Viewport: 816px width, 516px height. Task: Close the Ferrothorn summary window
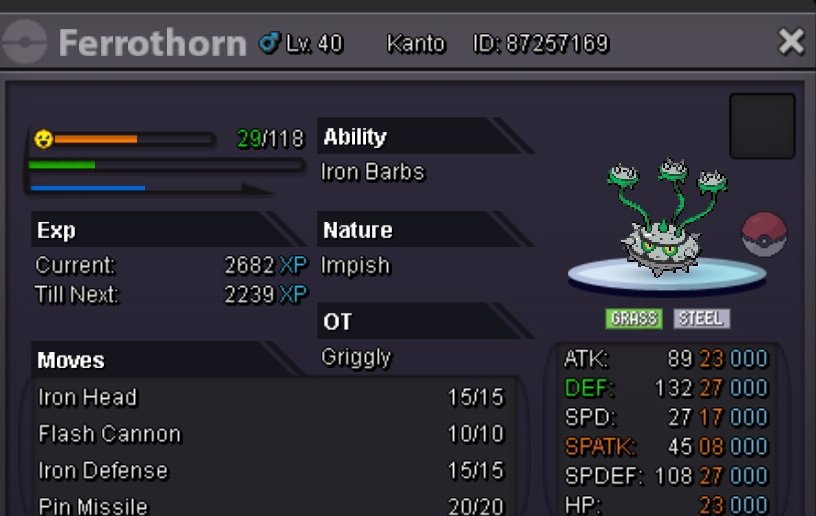pyautogui.click(x=791, y=42)
